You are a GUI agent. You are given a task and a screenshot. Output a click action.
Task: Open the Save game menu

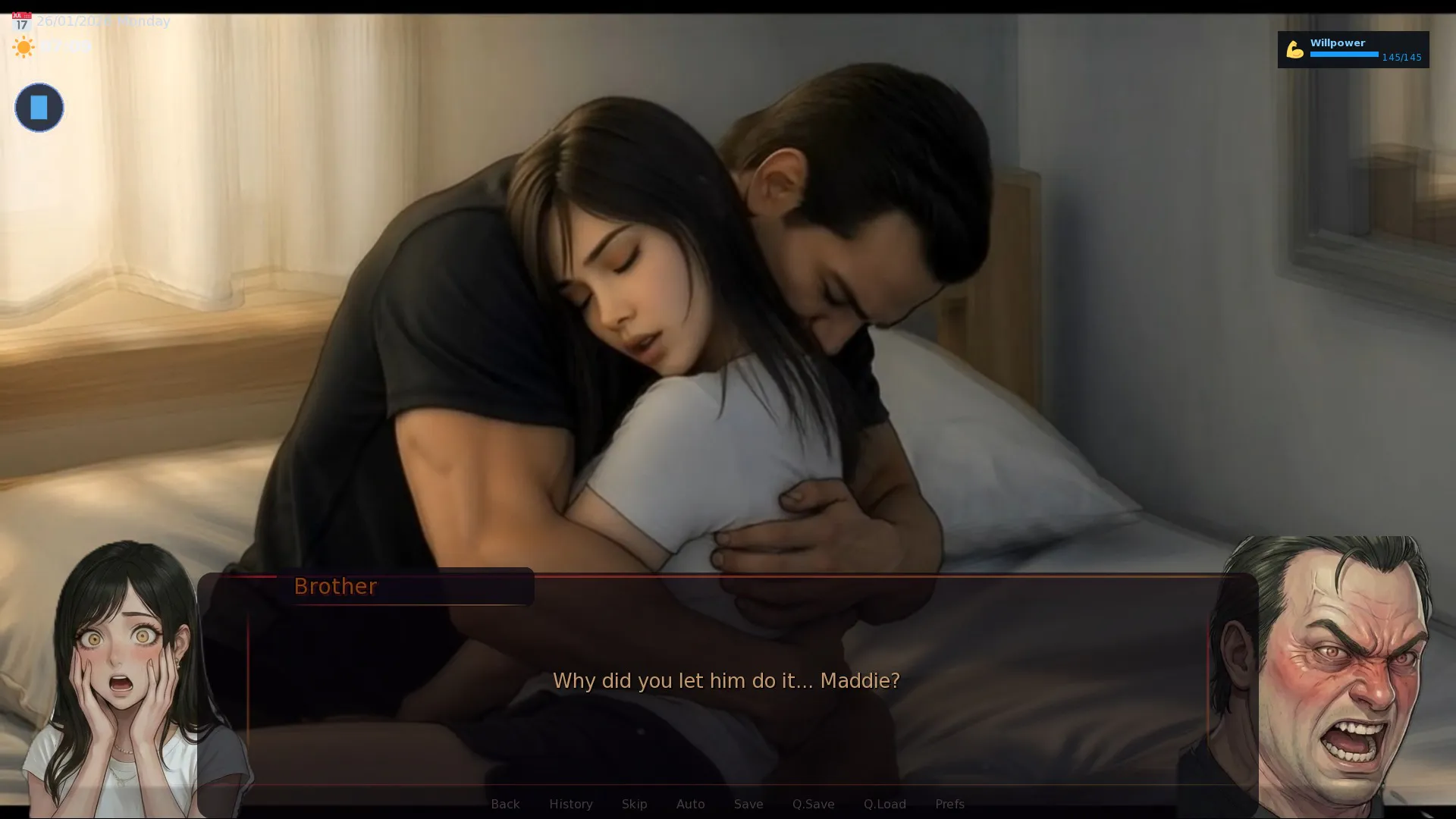[x=748, y=804]
